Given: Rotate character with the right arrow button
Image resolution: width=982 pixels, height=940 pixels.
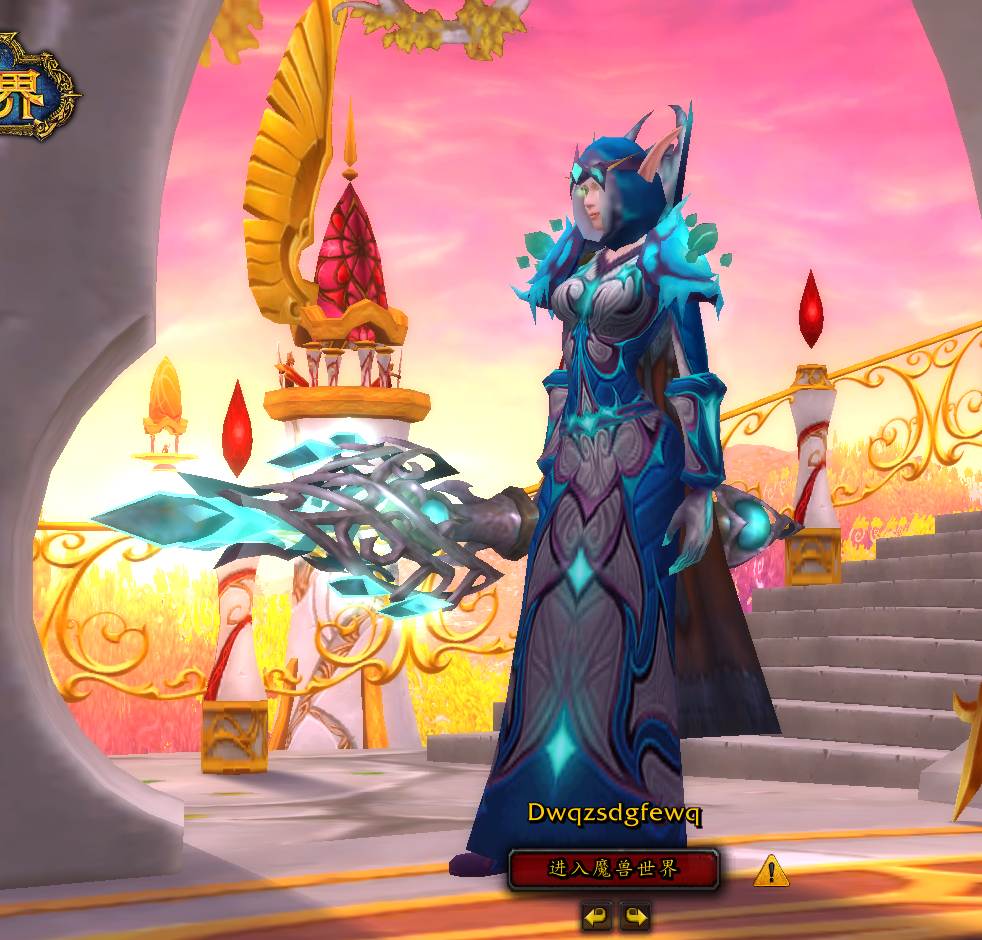Looking at the screenshot, I should tap(635, 915).
